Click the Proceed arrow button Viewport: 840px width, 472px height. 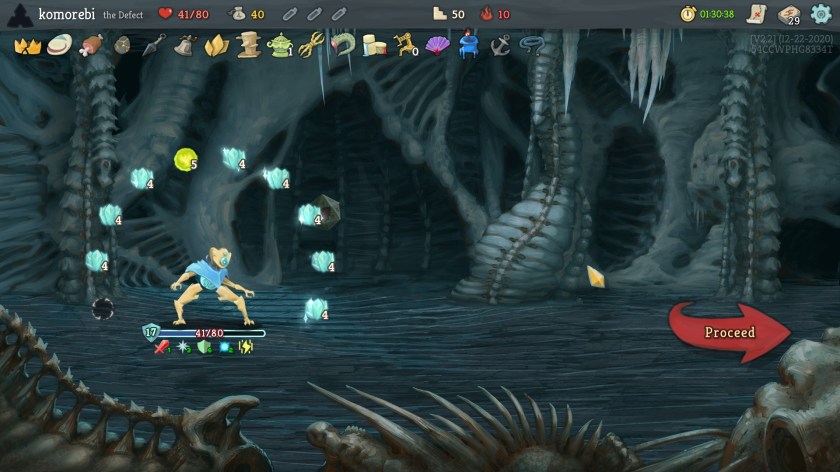(x=733, y=332)
